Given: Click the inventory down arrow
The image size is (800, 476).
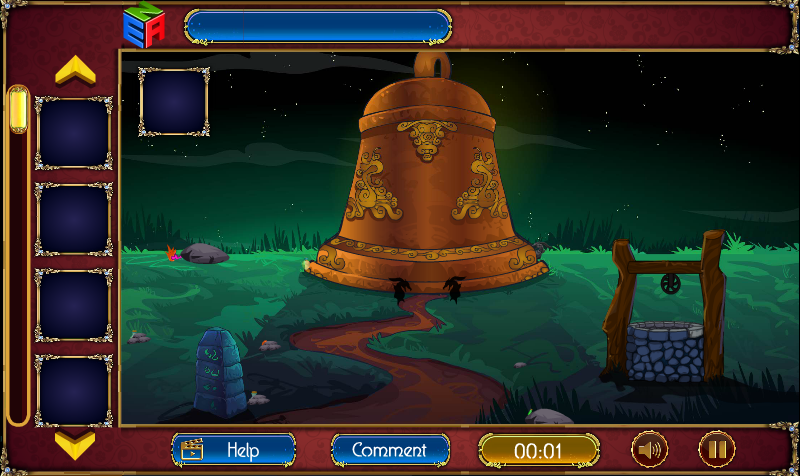Looking at the screenshot, I should pos(75,443).
